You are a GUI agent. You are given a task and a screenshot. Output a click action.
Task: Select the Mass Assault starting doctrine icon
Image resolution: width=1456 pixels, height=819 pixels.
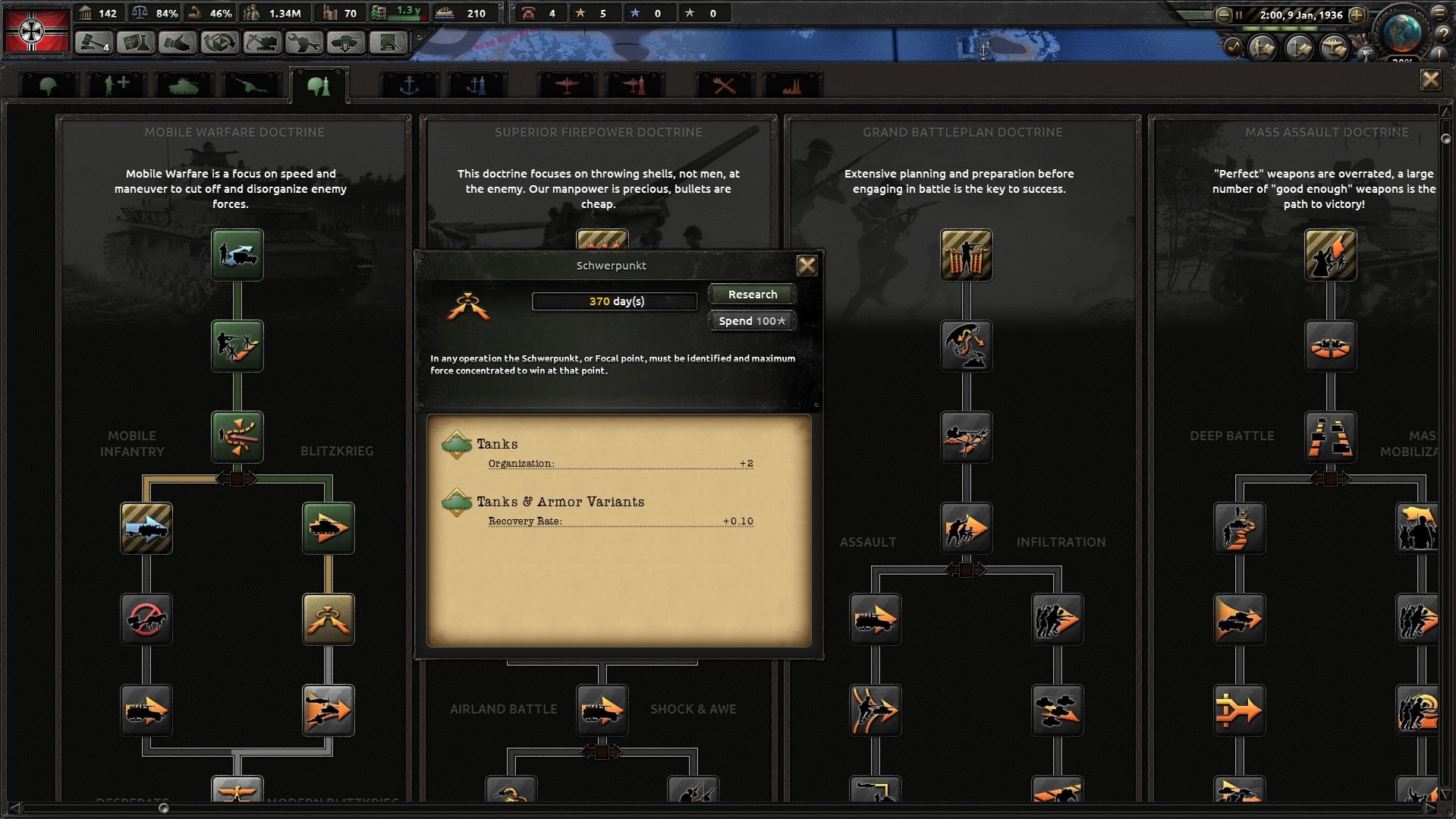(1330, 255)
